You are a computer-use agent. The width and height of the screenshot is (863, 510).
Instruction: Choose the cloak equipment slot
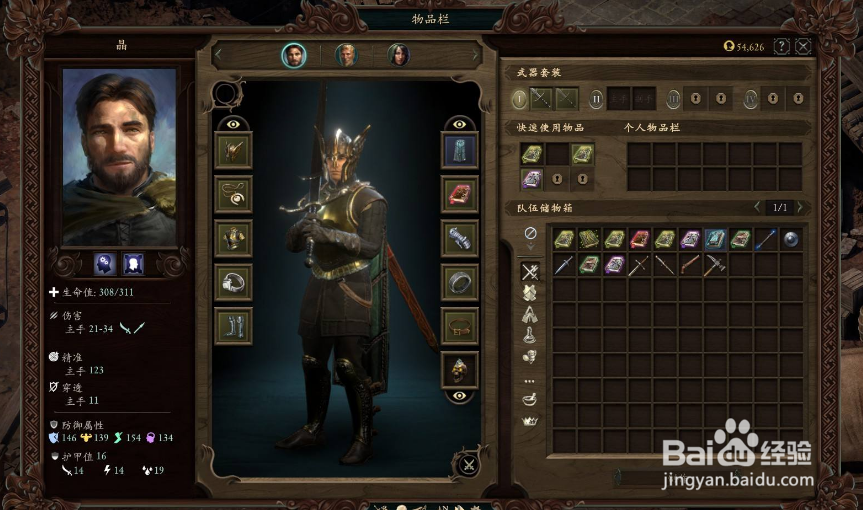coord(460,150)
